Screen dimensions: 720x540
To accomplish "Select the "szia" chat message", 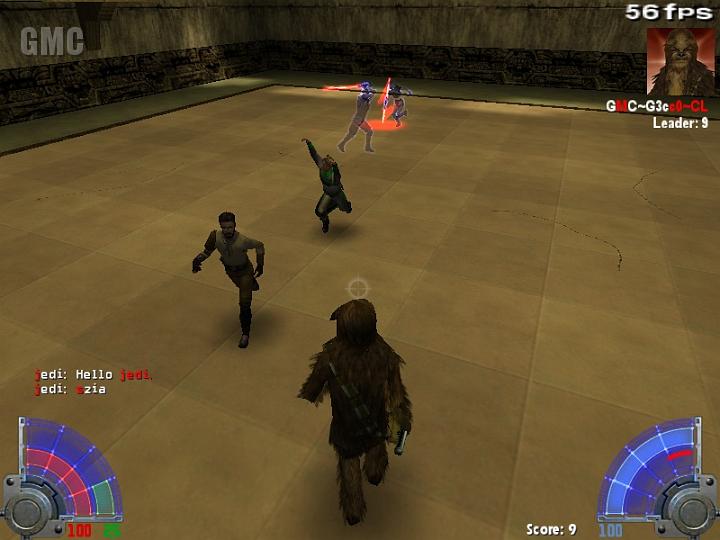I will click(x=70, y=389).
